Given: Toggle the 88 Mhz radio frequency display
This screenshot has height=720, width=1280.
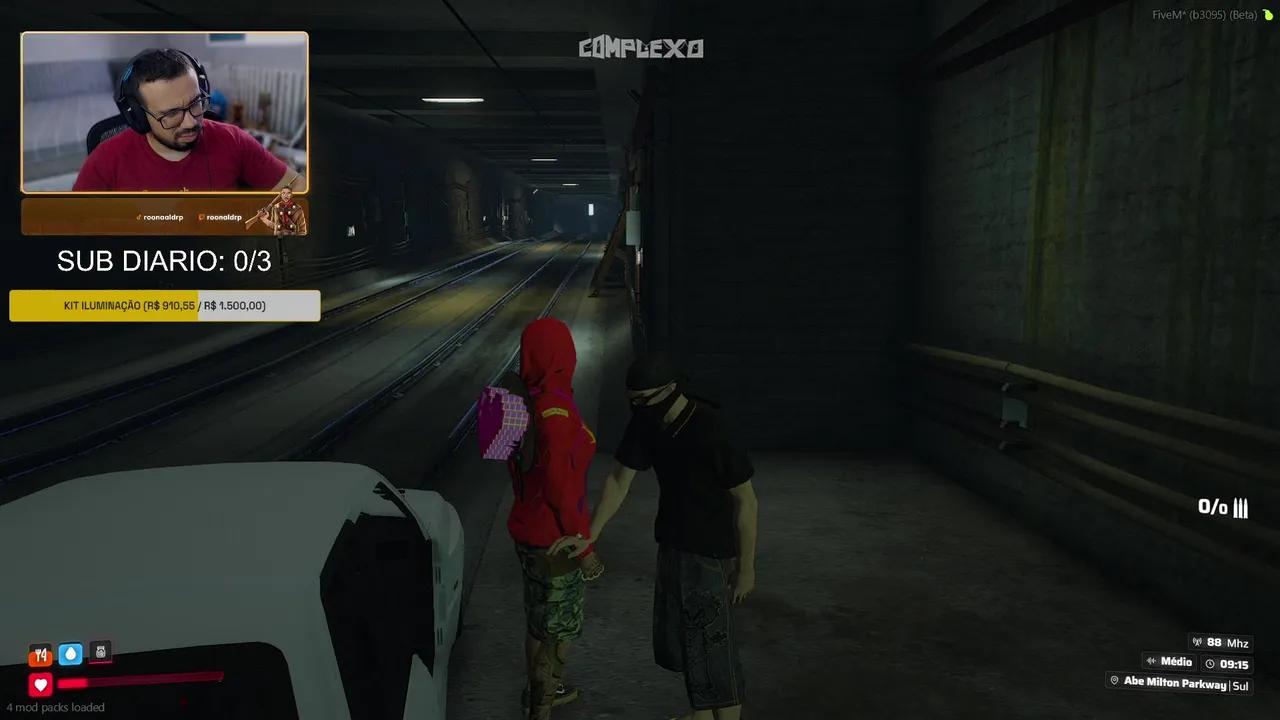Looking at the screenshot, I should [1222, 643].
